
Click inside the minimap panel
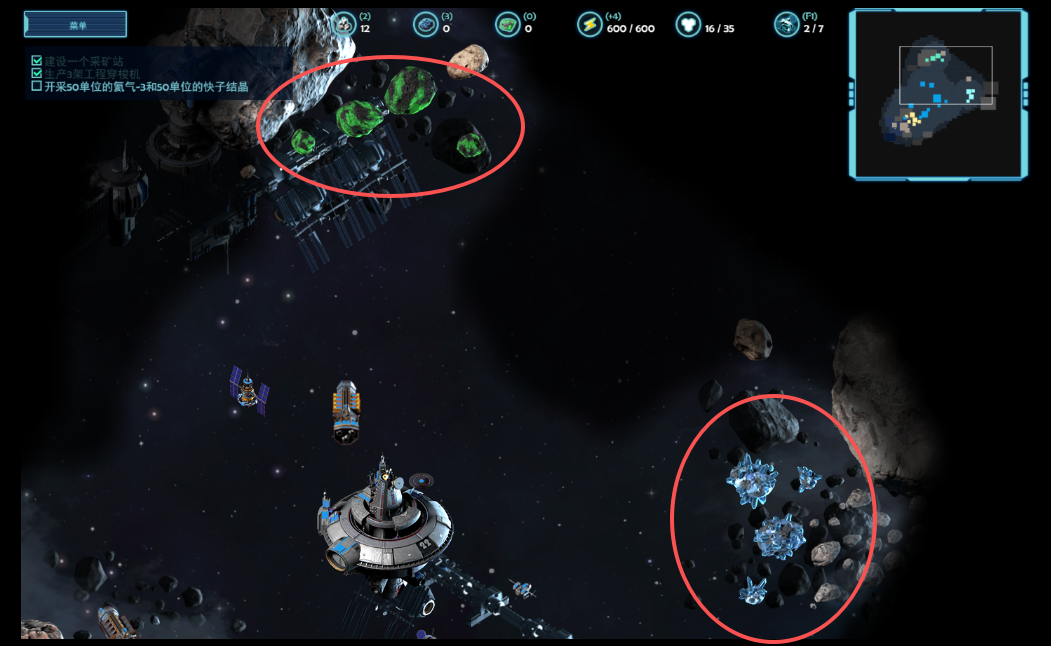938,93
